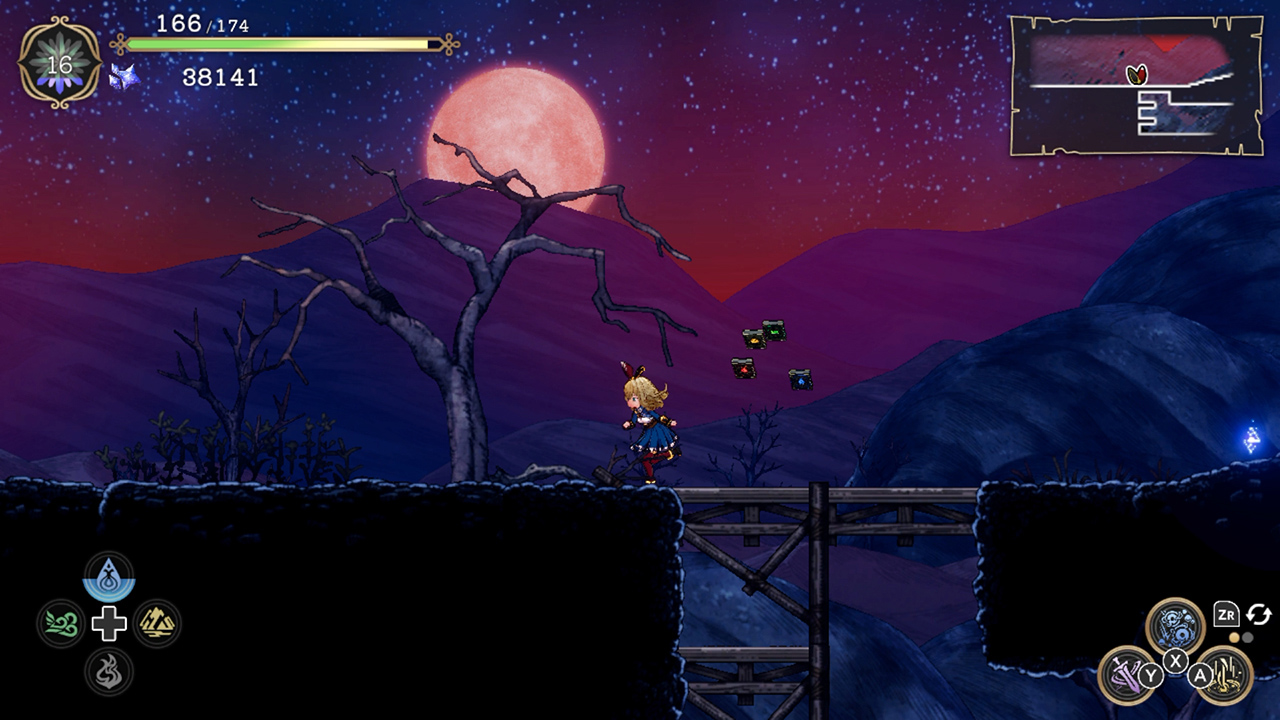Click the floating red loot pouch
Screen dimensions: 1280x720
tap(744, 369)
